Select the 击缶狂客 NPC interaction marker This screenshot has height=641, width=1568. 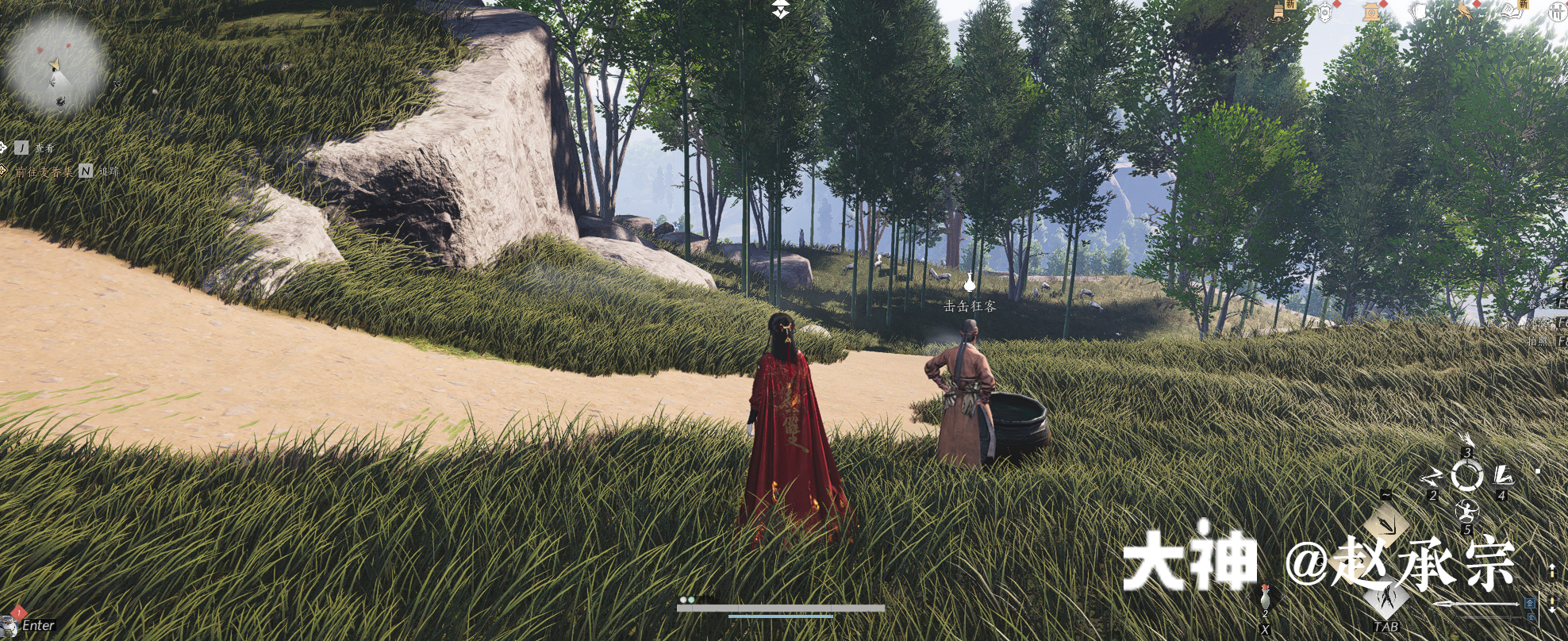click(969, 282)
